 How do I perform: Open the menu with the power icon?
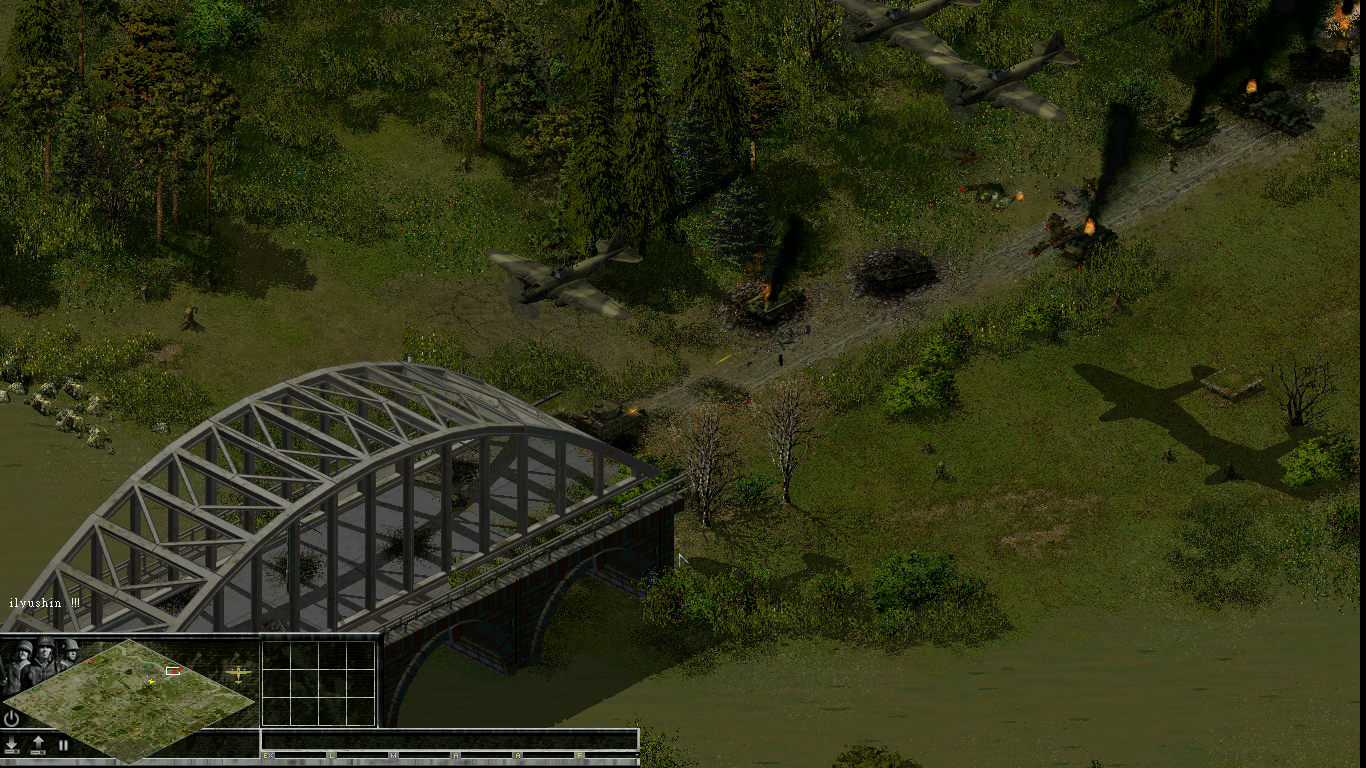[x=12, y=718]
